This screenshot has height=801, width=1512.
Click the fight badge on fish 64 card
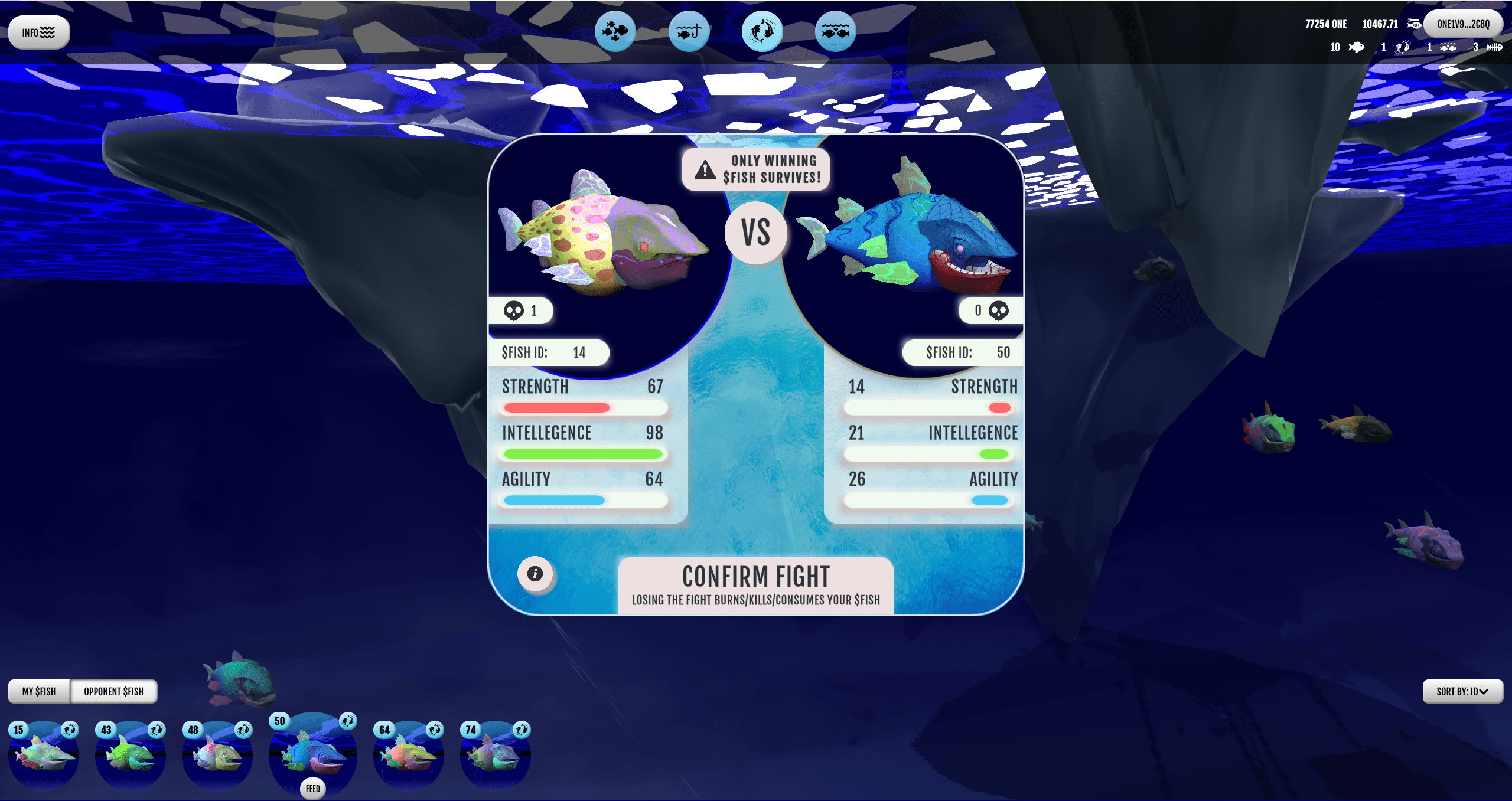pos(435,730)
